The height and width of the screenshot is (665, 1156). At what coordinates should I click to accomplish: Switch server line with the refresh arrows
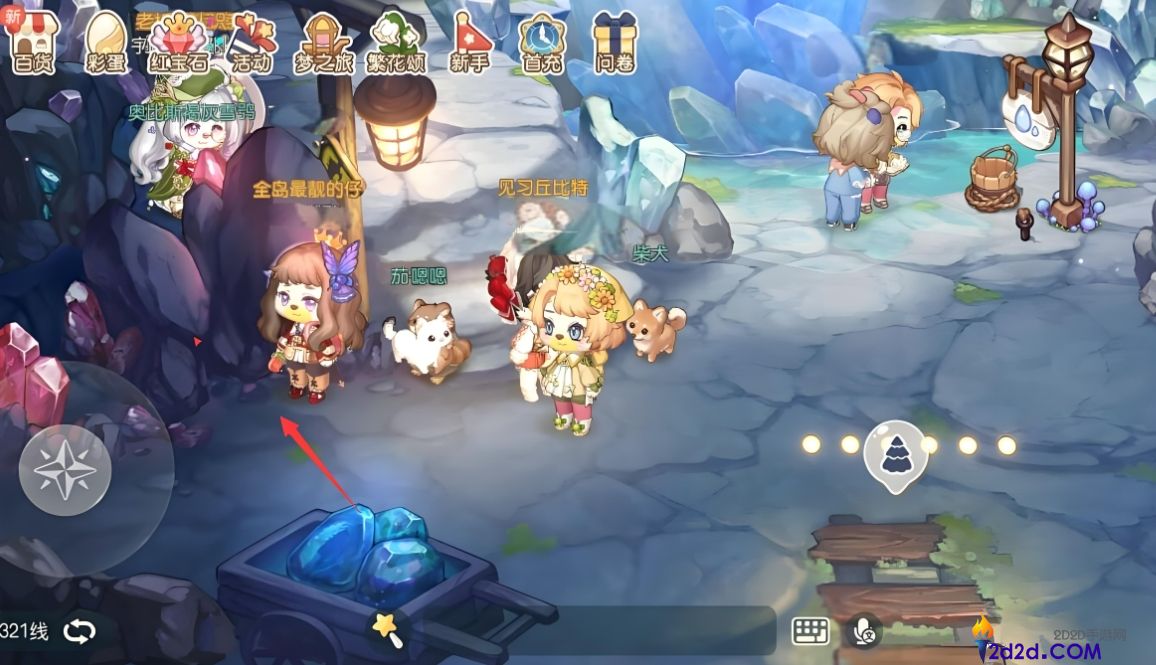click(x=79, y=631)
